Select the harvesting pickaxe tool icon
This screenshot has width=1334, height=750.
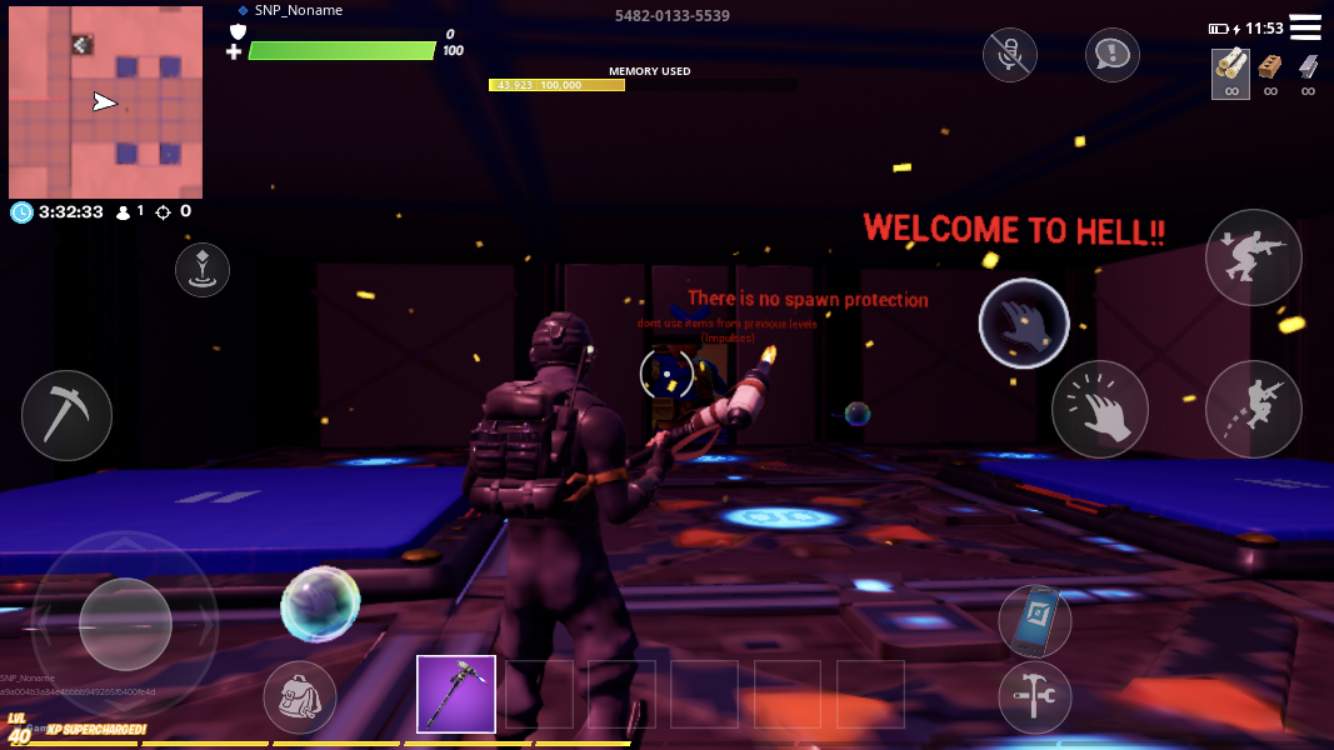(x=66, y=416)
